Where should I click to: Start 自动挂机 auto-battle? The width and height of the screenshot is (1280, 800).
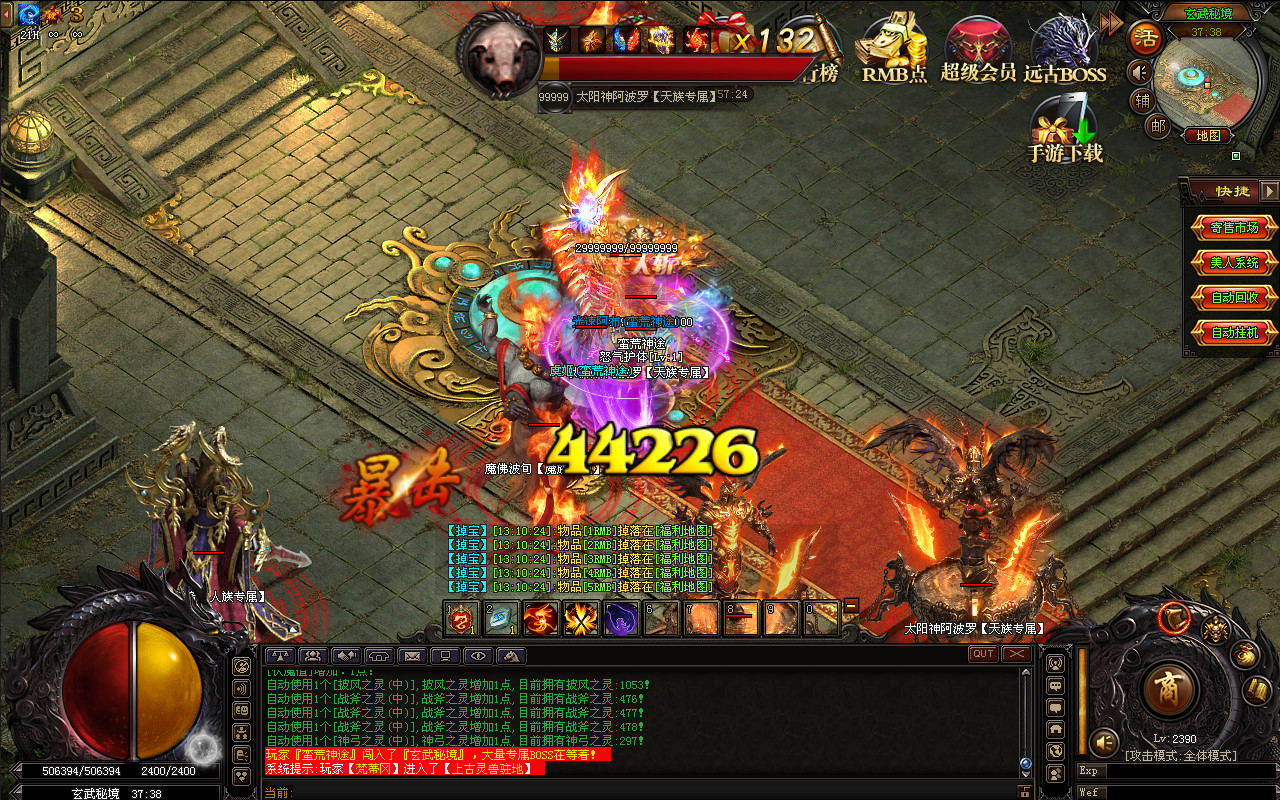1234,333
